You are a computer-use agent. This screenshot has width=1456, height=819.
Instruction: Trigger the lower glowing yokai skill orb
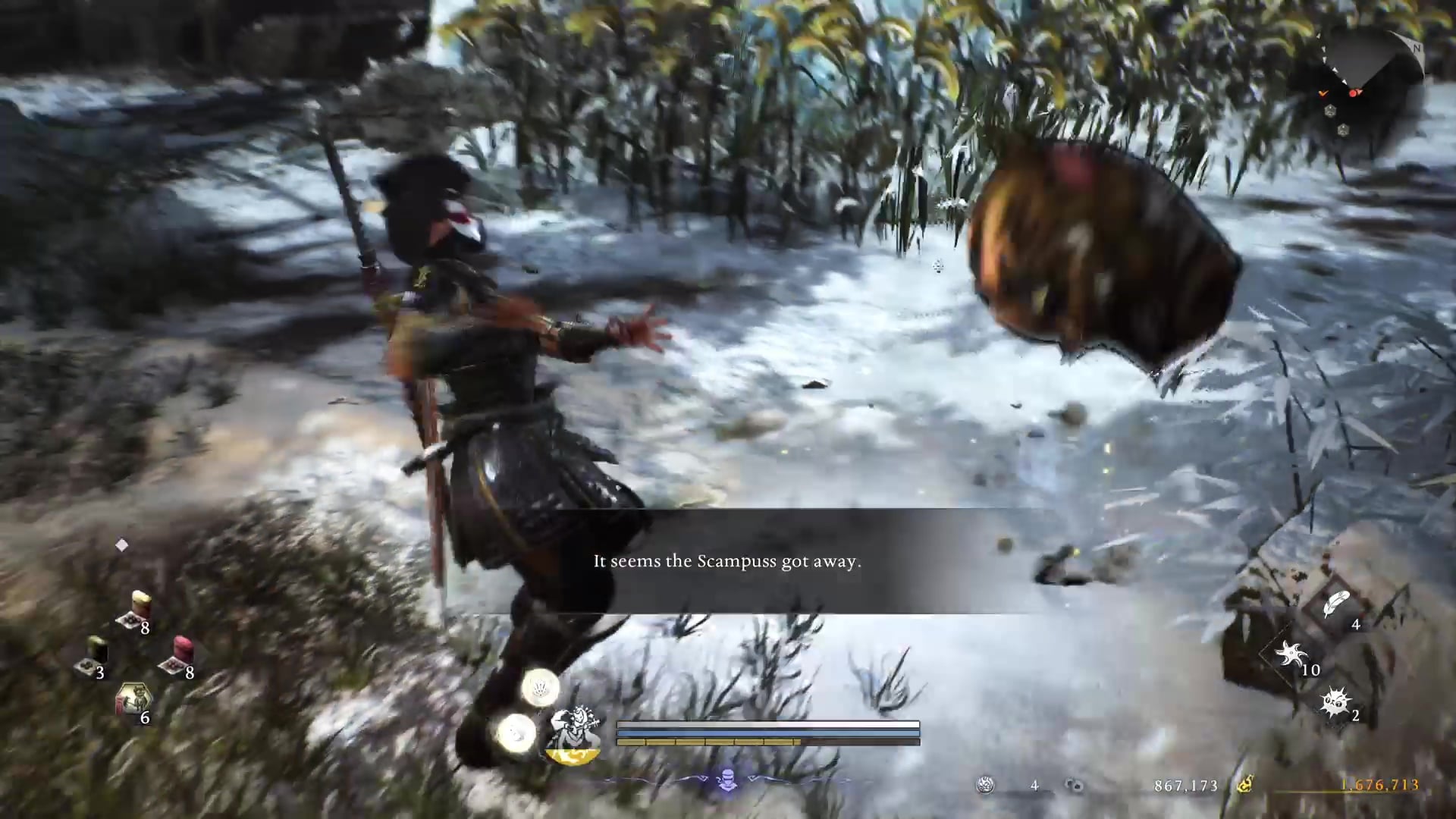(x=516, y=733)
